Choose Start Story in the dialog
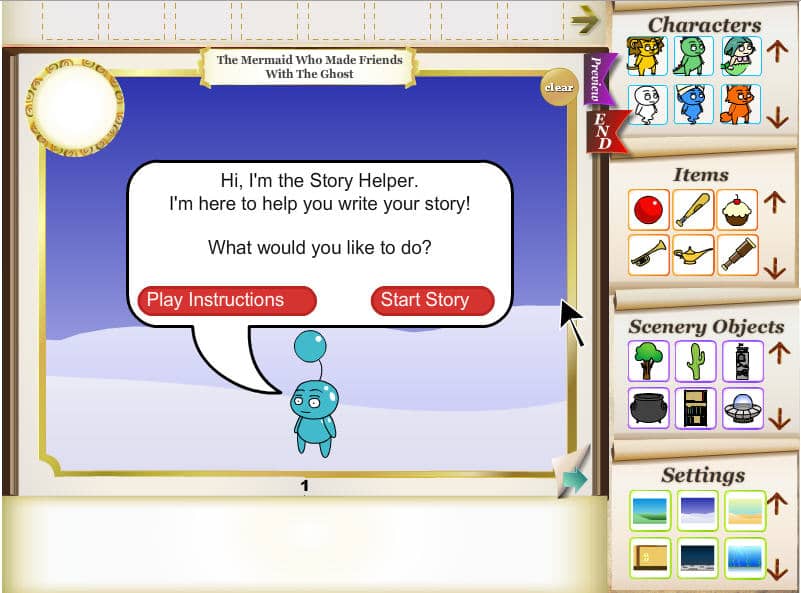This screenshot has height=593, width=801. [432, 300]
